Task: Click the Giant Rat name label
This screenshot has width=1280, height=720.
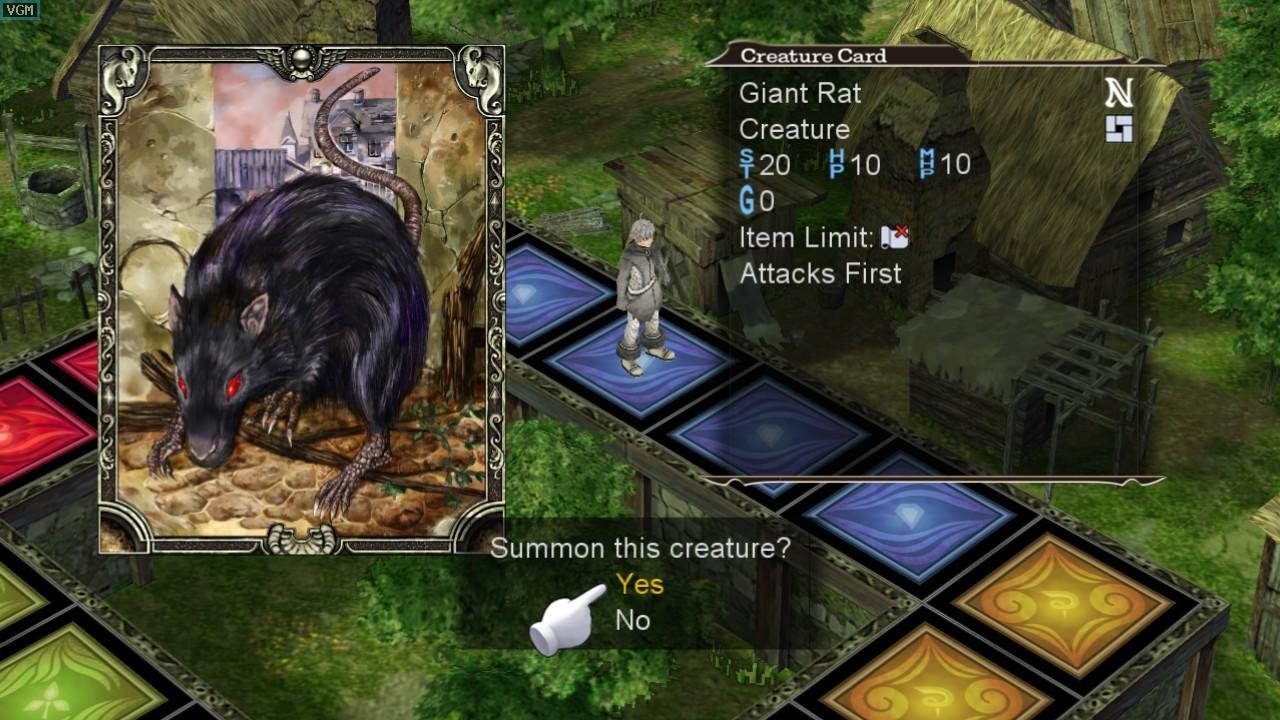Action: pyautogui.click(x=799, y=94)
